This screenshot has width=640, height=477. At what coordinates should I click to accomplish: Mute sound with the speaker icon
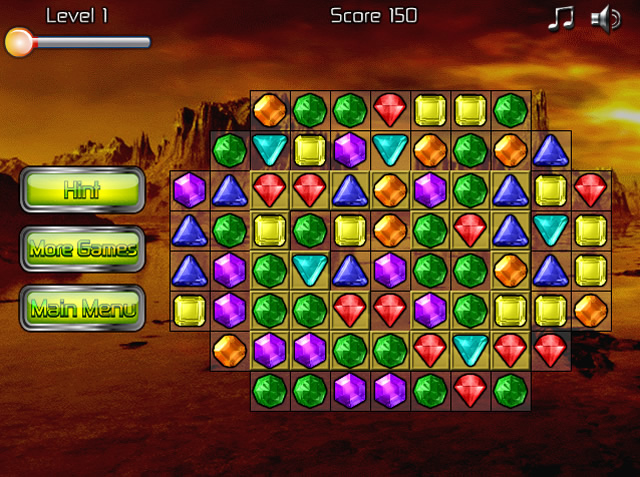coord(605,18)
